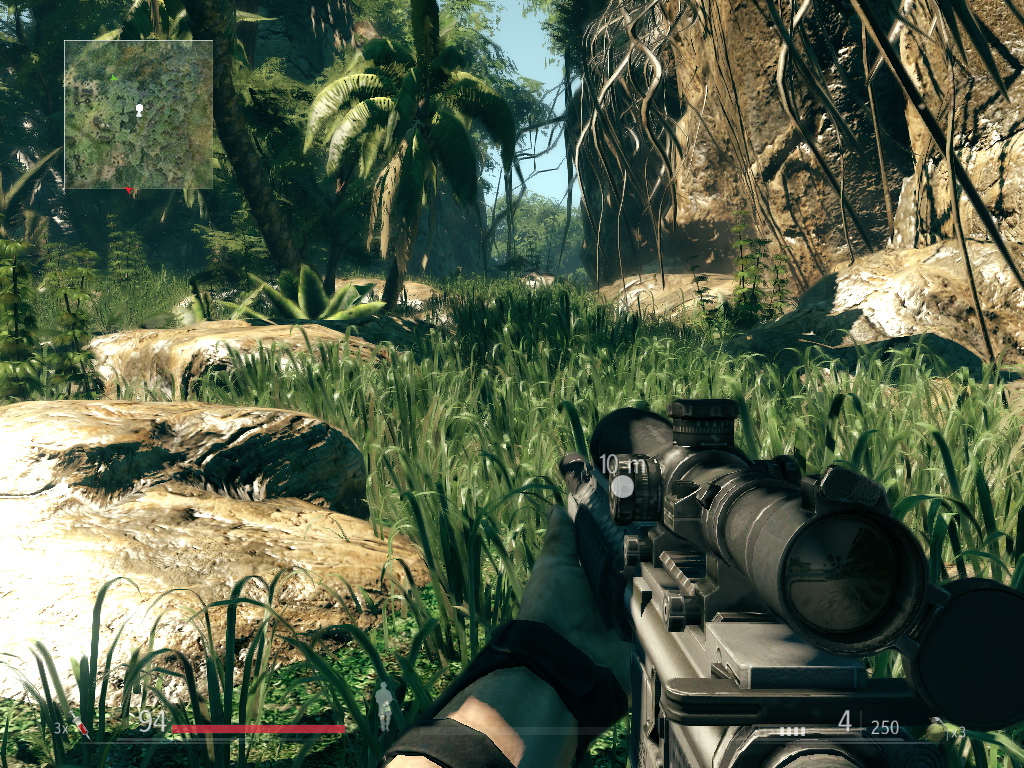Click the medical syringe icon

click(83, 729)
